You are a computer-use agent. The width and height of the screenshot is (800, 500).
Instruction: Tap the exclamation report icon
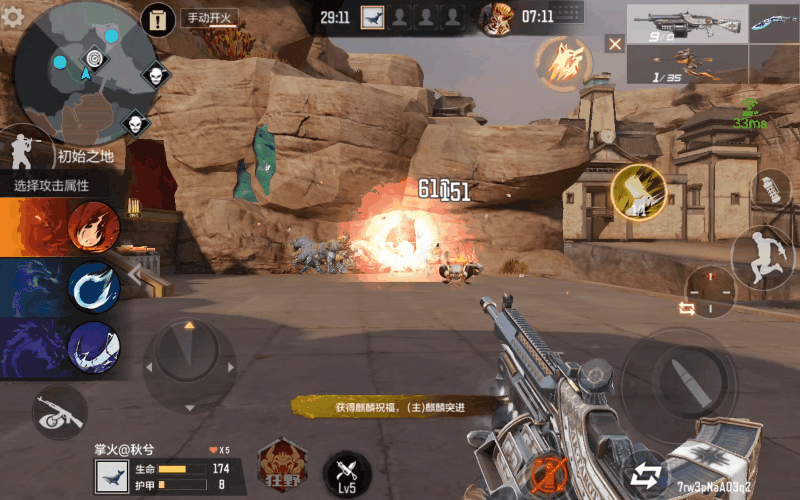(x=158, y=18)
